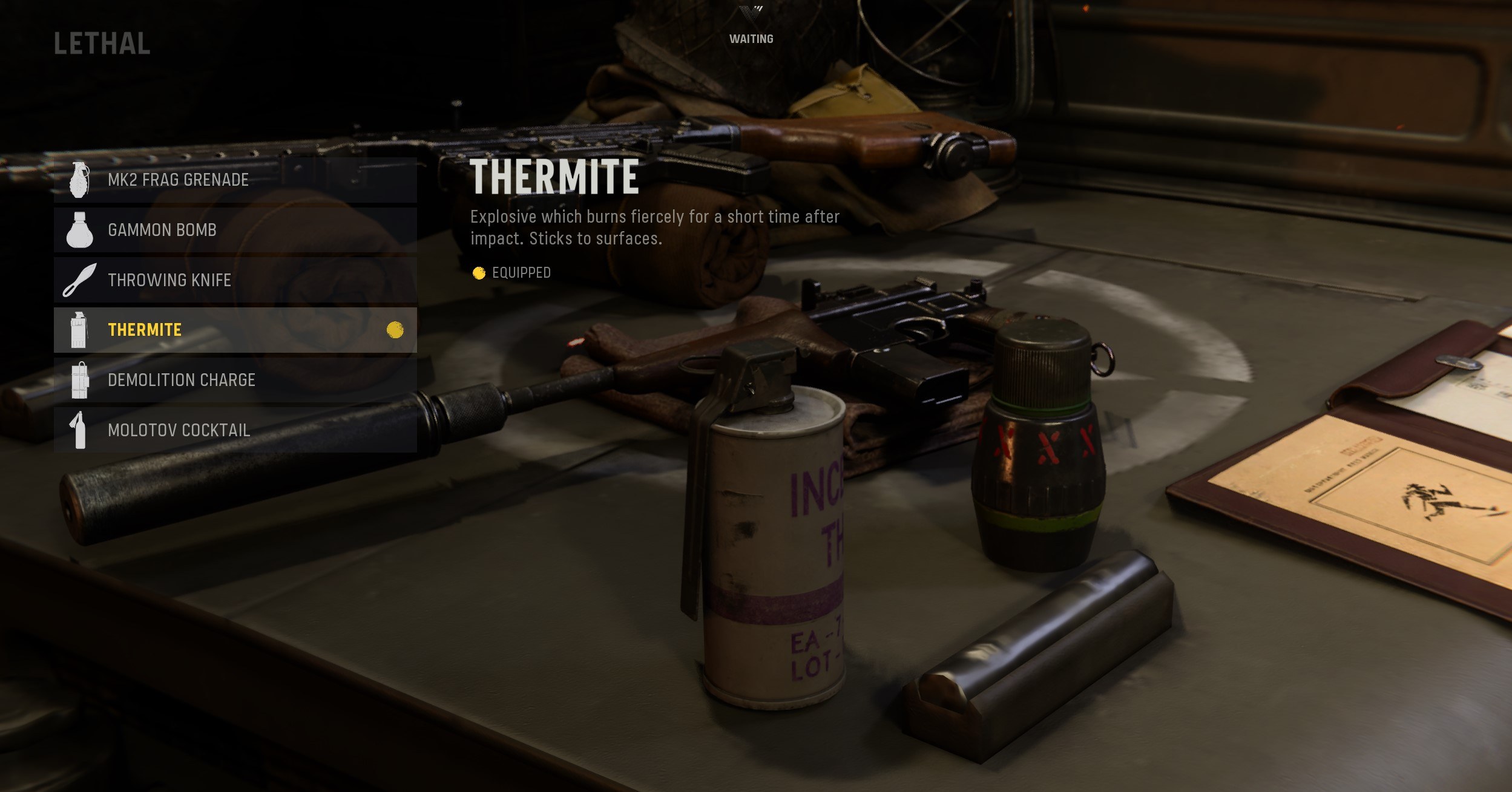Equip the Throwing Knife
The height and width of the screenshot is (792, 1512).
click(x=235, y=280)
